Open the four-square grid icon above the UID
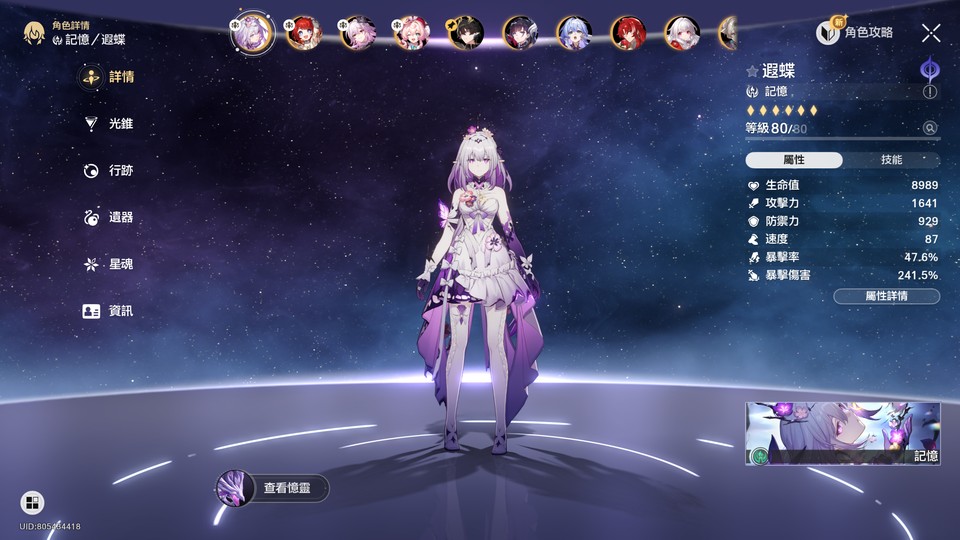The width and height of the screenshot is (960, 540). pos(32,502)
